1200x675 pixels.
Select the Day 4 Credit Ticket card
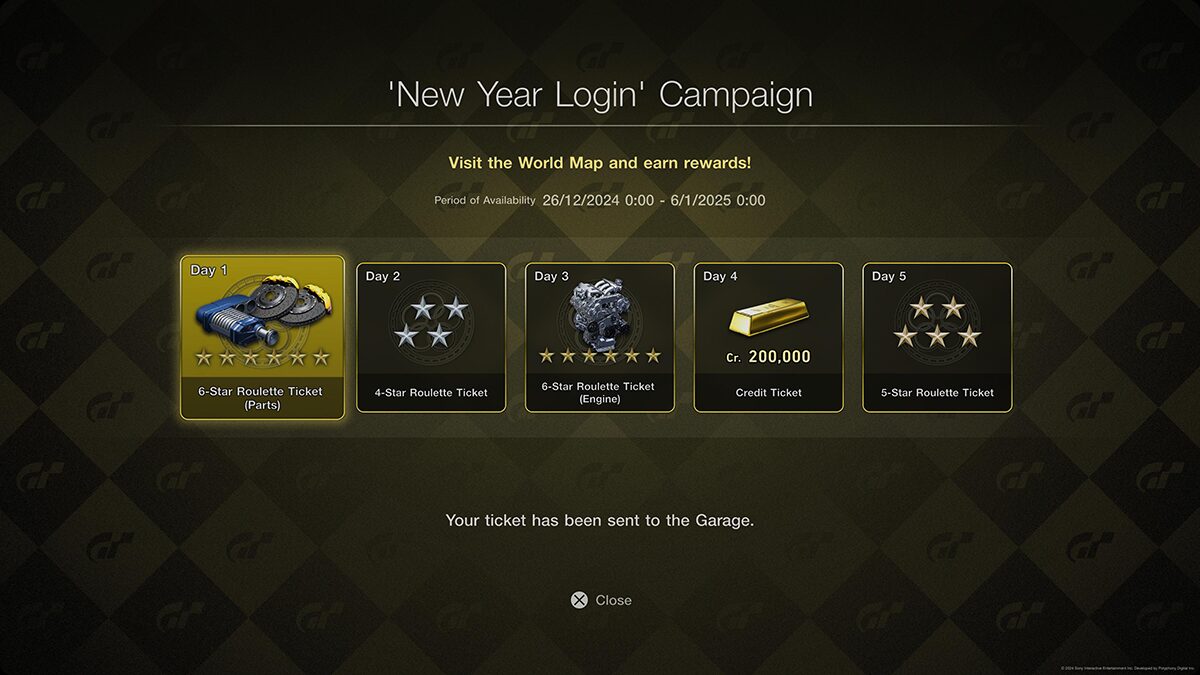click(768, 337)
